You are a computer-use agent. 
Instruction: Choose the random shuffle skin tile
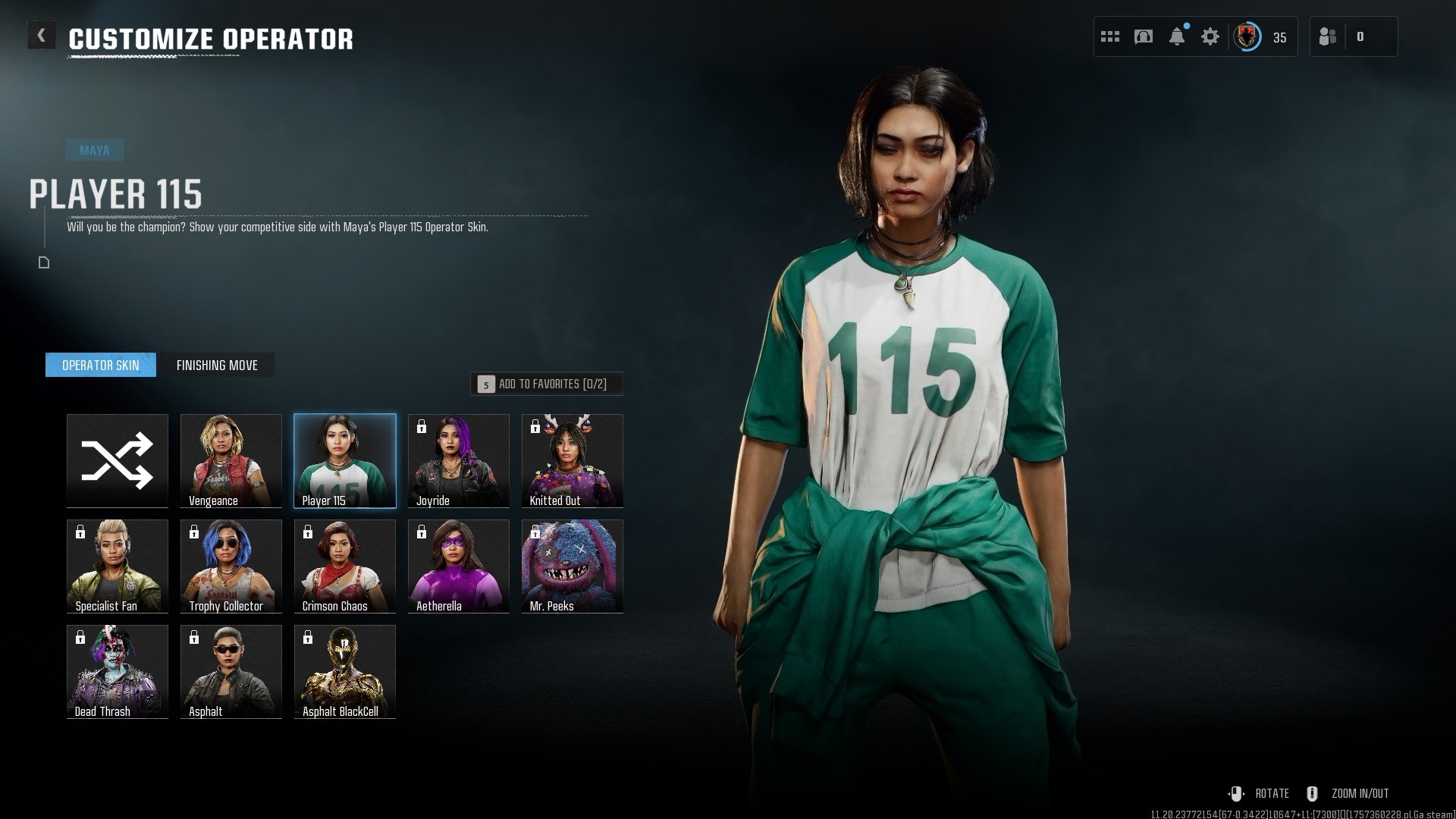tap(118, 460)
